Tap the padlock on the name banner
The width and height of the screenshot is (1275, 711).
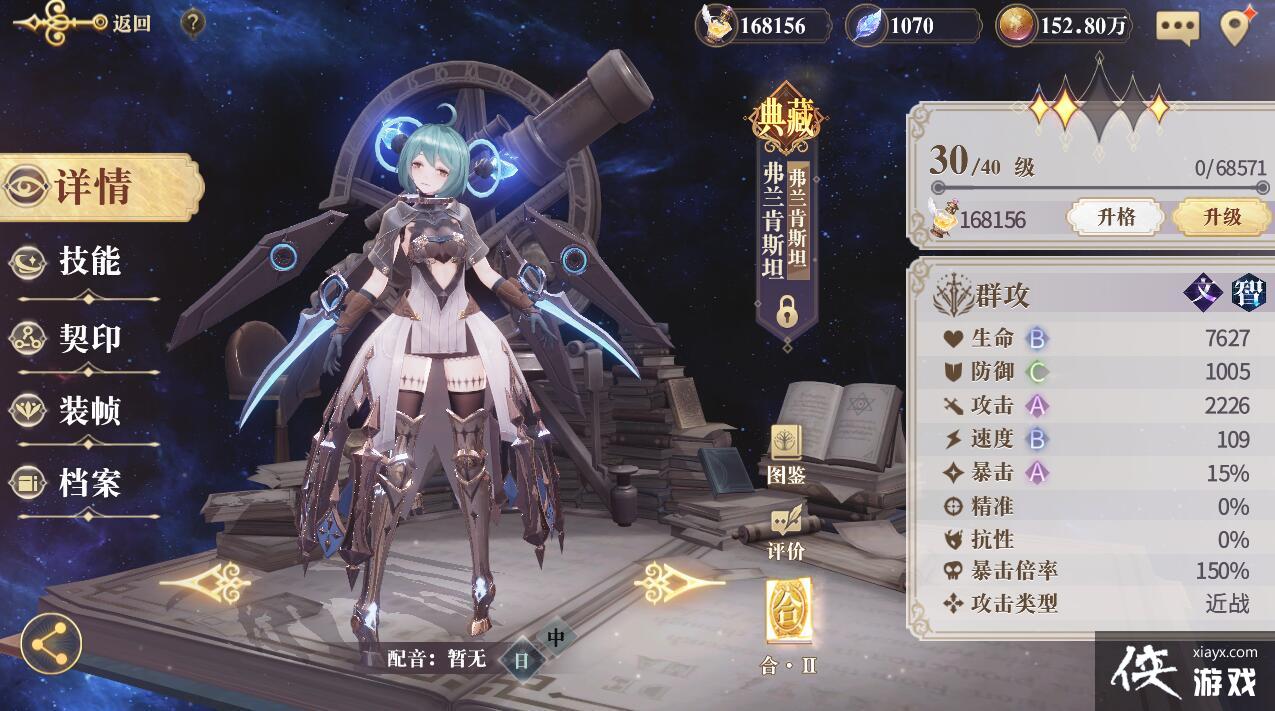coord(787,312)
